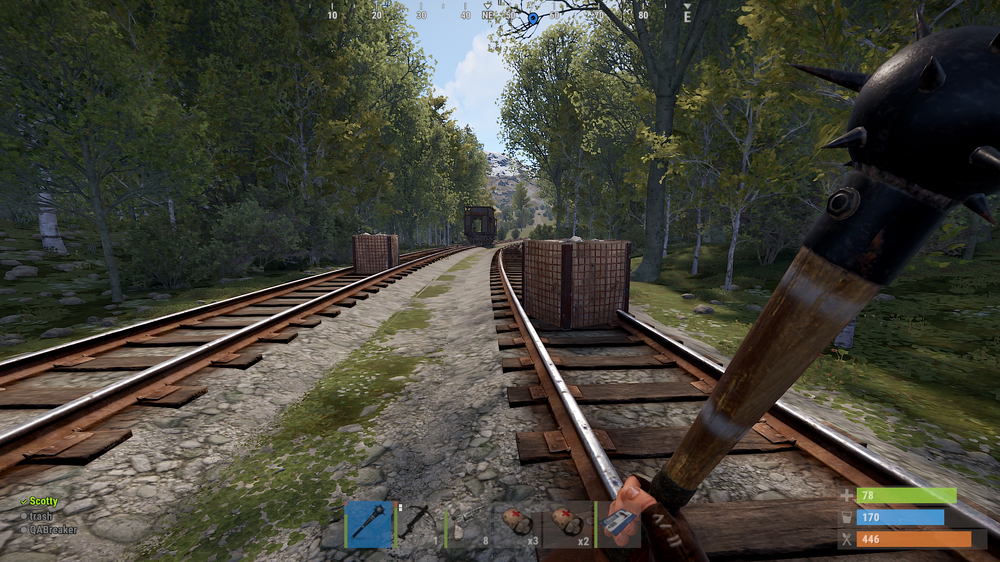Click Scotty in the team list
Screen dimensions: 1000x562
43,502
